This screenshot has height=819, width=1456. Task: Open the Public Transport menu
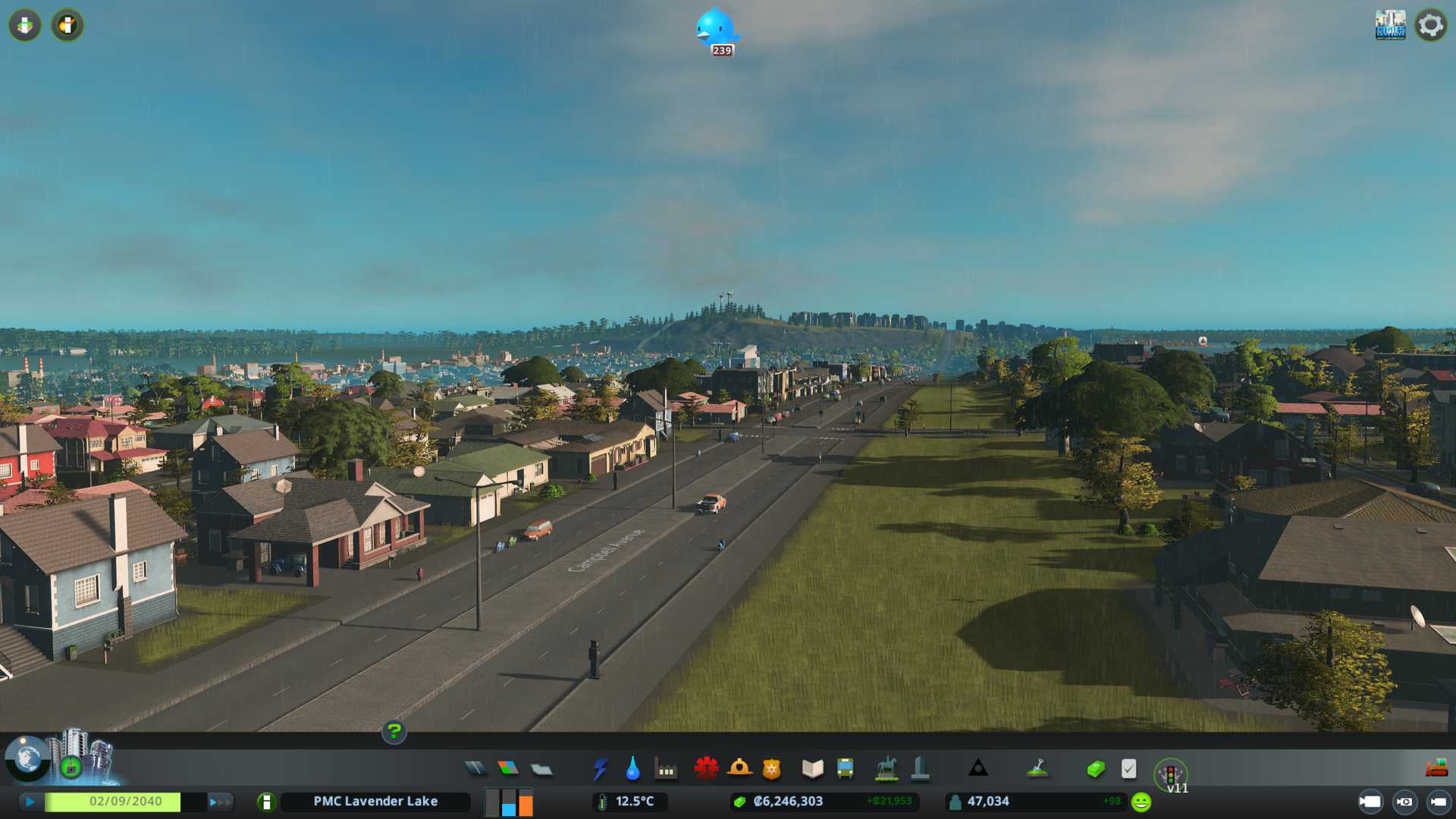tap(845, 769)
